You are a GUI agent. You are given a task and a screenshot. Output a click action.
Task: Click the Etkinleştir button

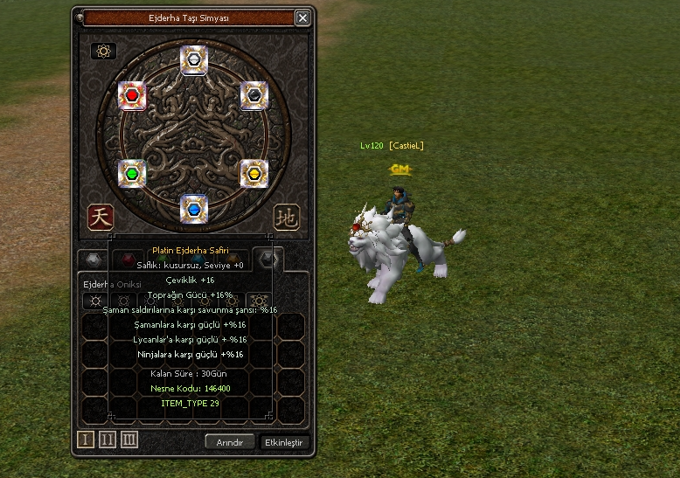coord(285,442)
